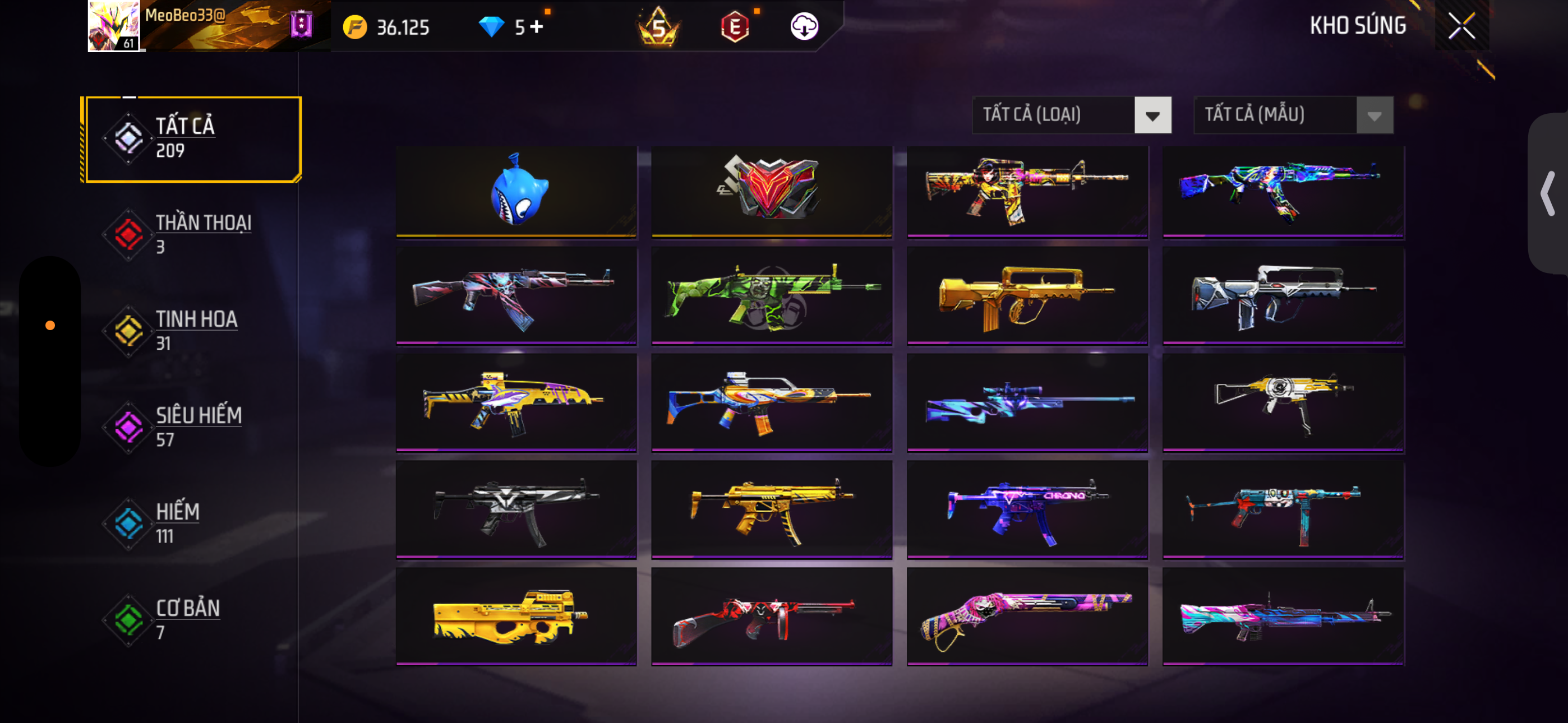Choose the golden FAMAS skin
Image resolution: width=1568 pixels, height=723 pixels.
point(1027,296)
